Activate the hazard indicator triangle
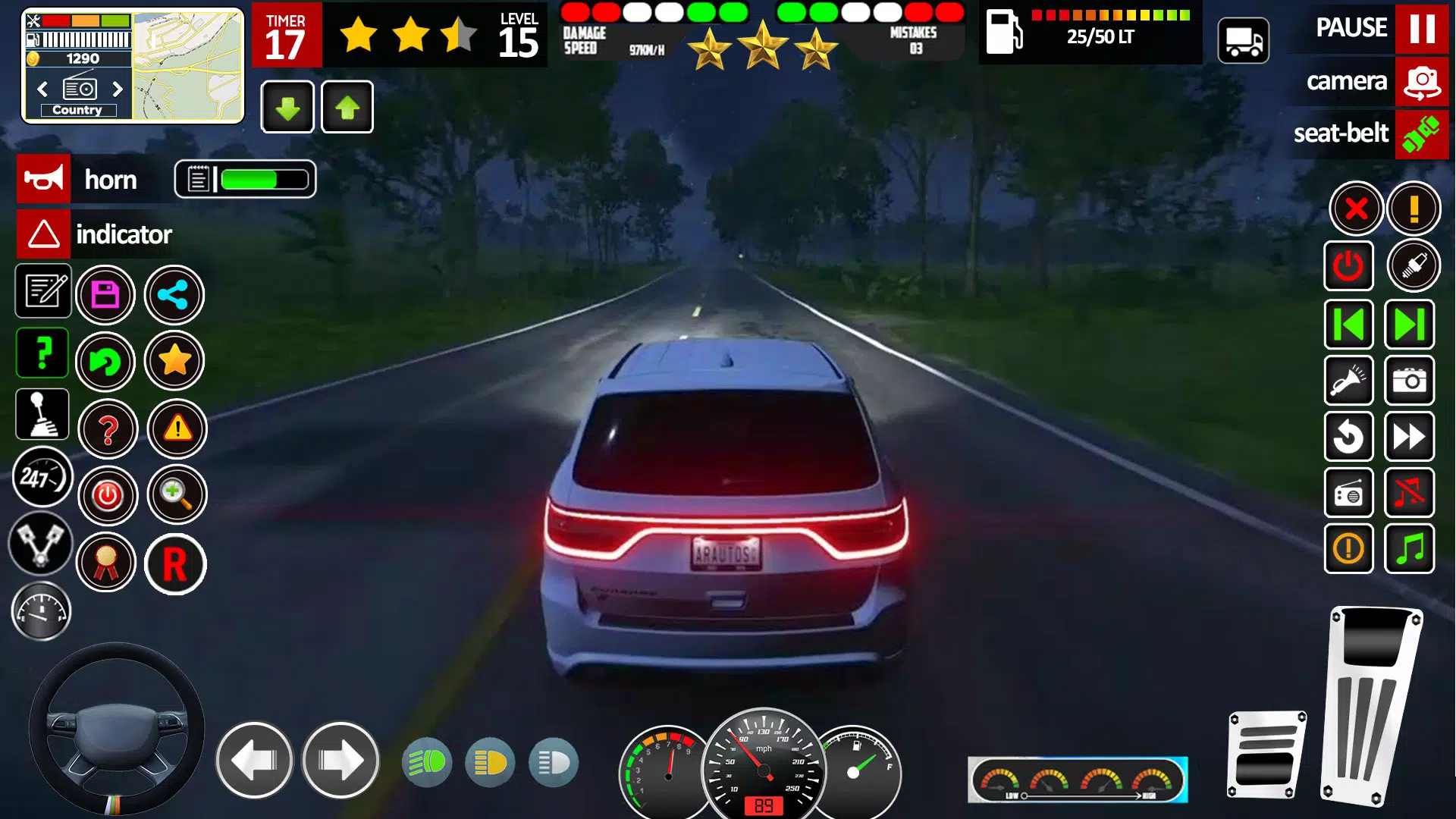 (44, 234)
